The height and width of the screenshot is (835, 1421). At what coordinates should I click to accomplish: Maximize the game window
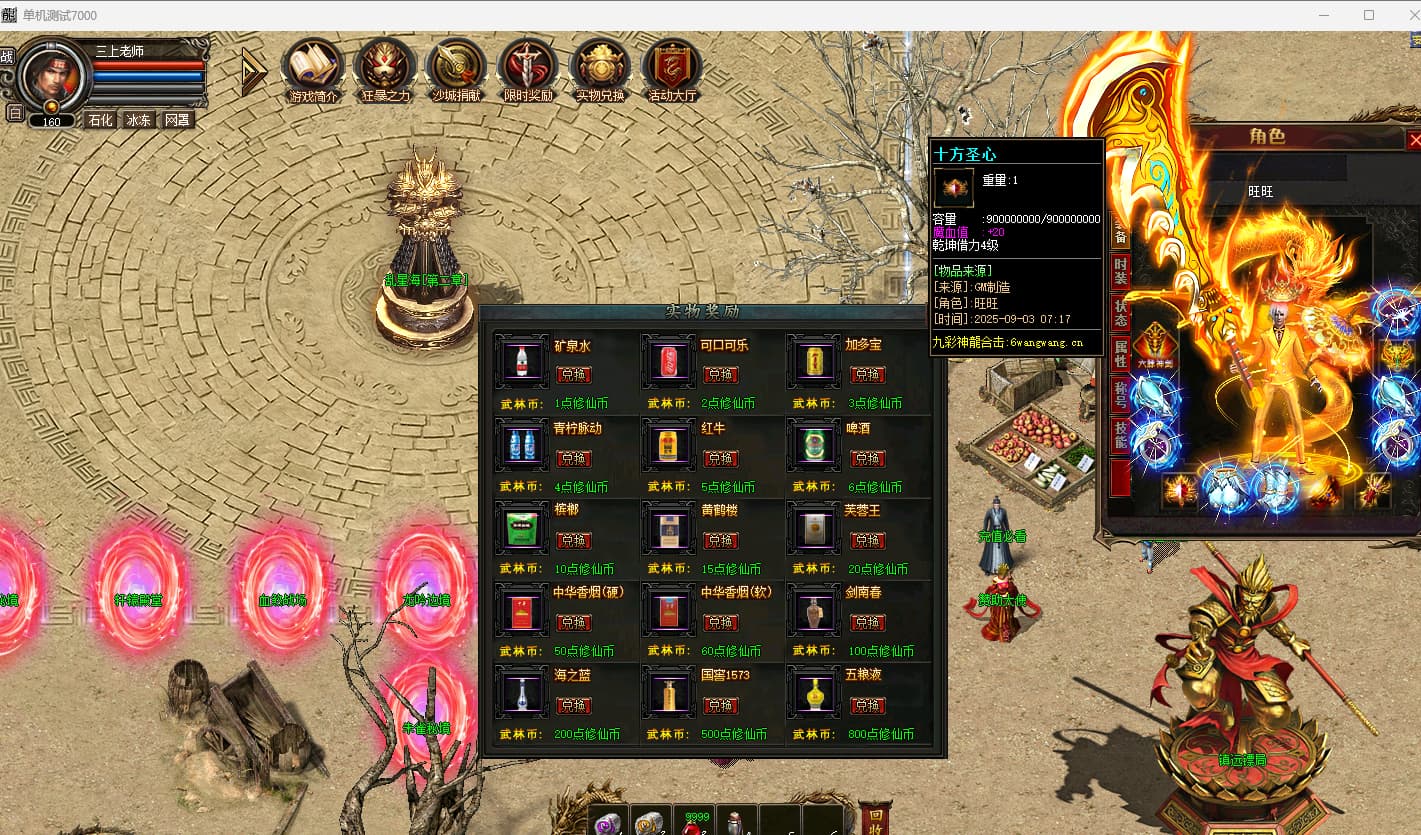pos(1369,15)
